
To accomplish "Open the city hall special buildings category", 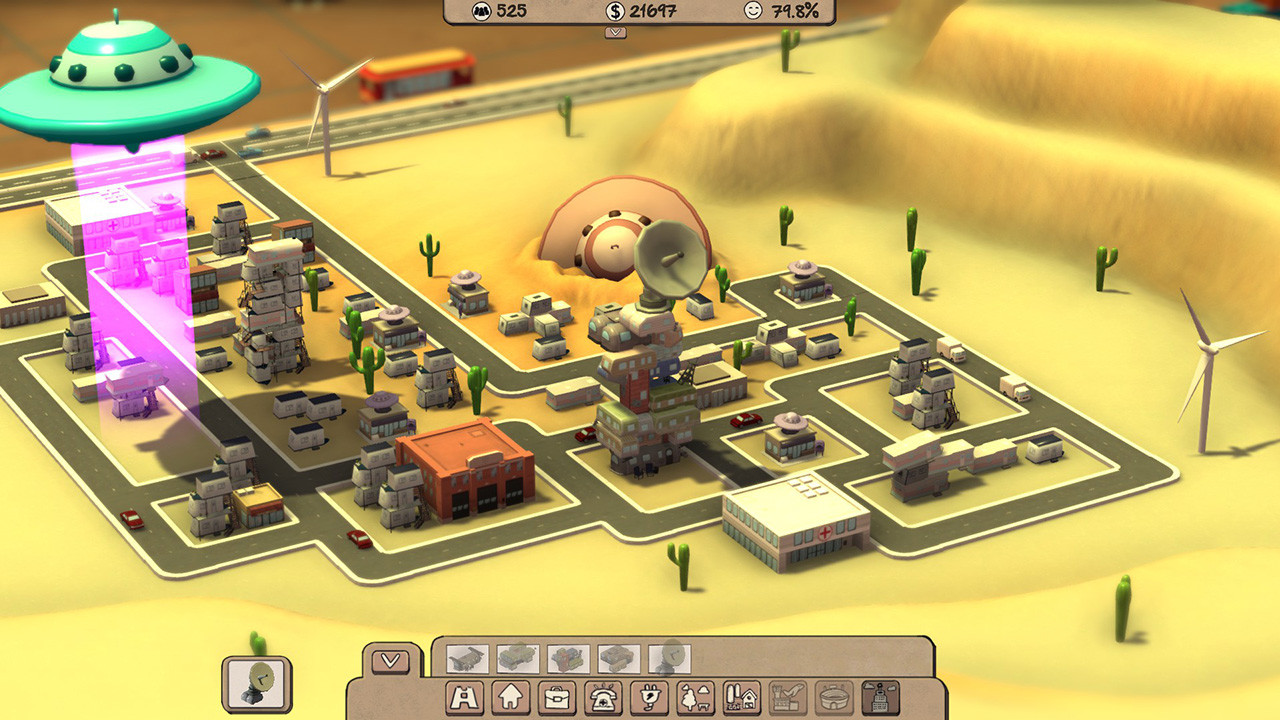I will click(x=879, y=698).
